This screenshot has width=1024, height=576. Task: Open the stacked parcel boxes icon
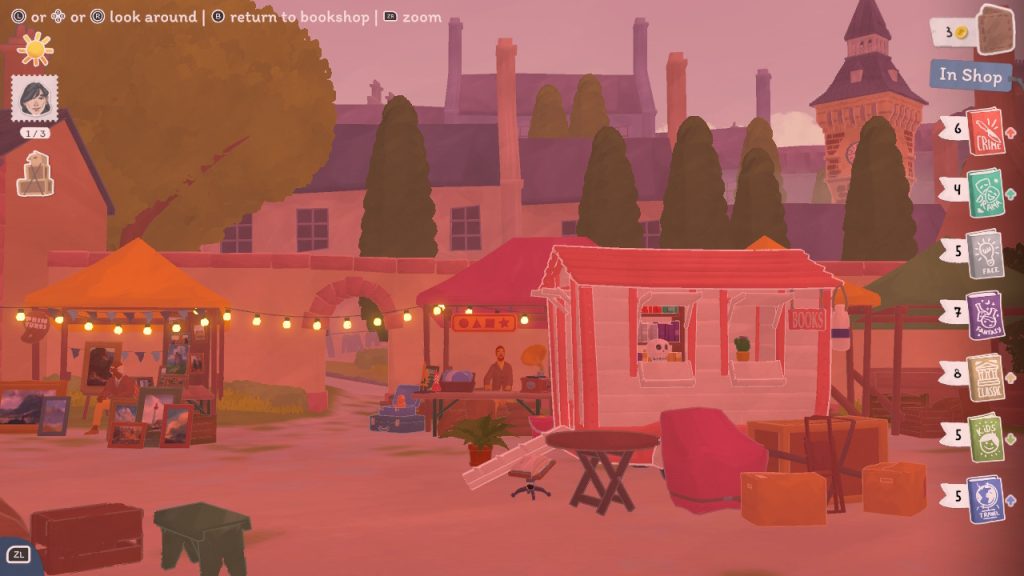pyautogui.click(x=35, y=173)
